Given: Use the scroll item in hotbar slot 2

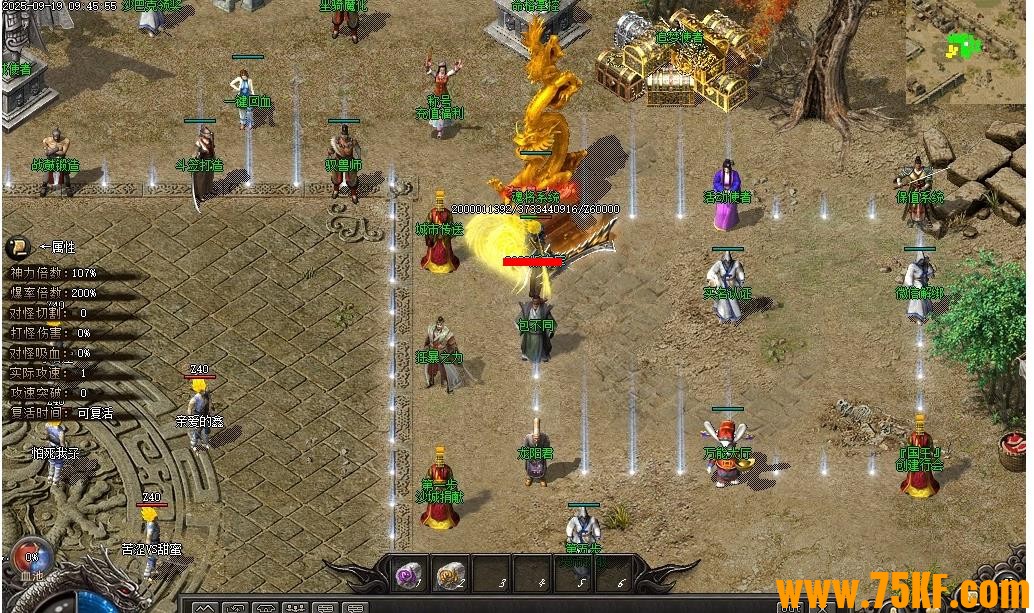Looking at the screenshot, I should click(x=450, y=575).
